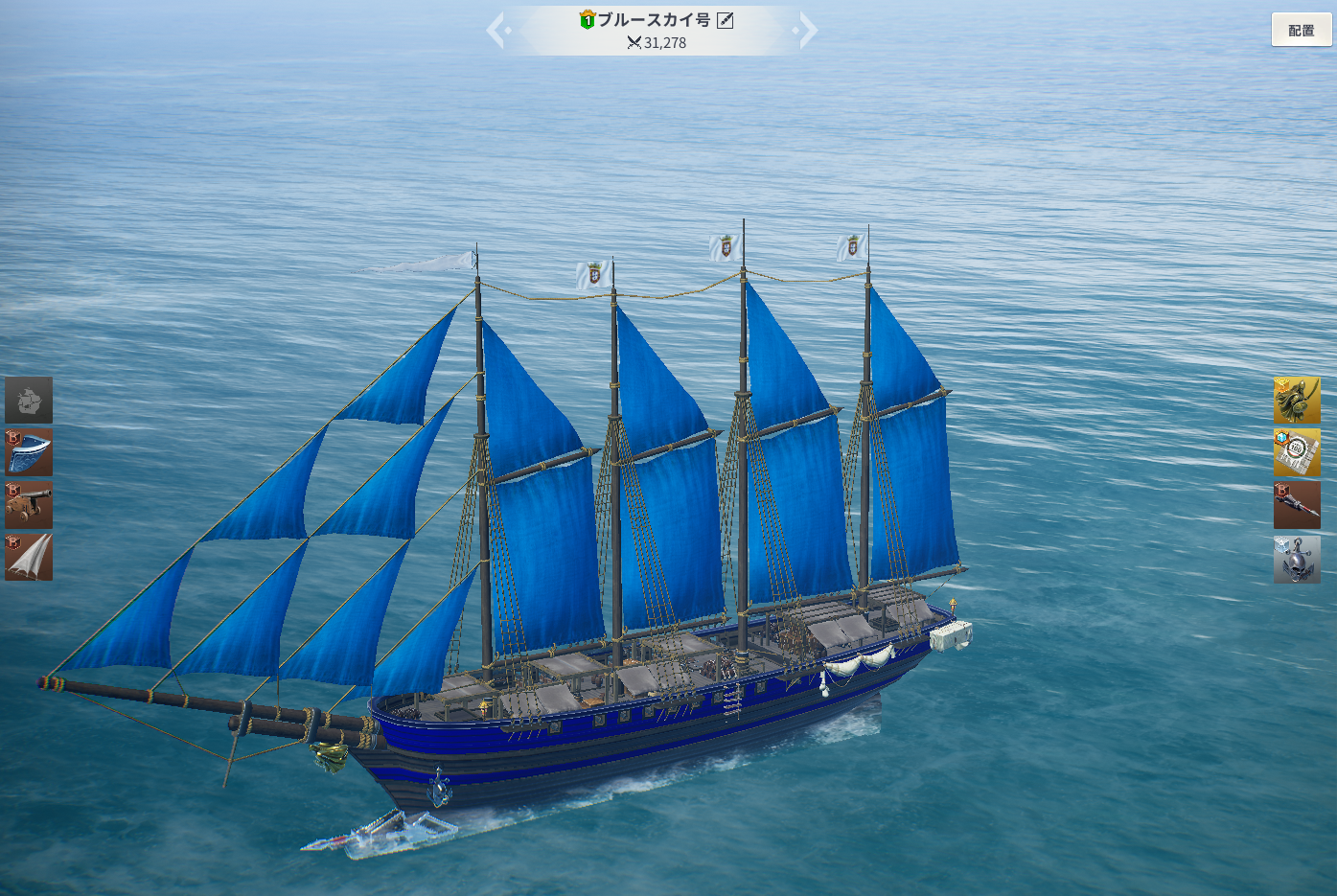Select the golden warrior figurehead slot
1337x896 pixels.
pos(1297,400)
